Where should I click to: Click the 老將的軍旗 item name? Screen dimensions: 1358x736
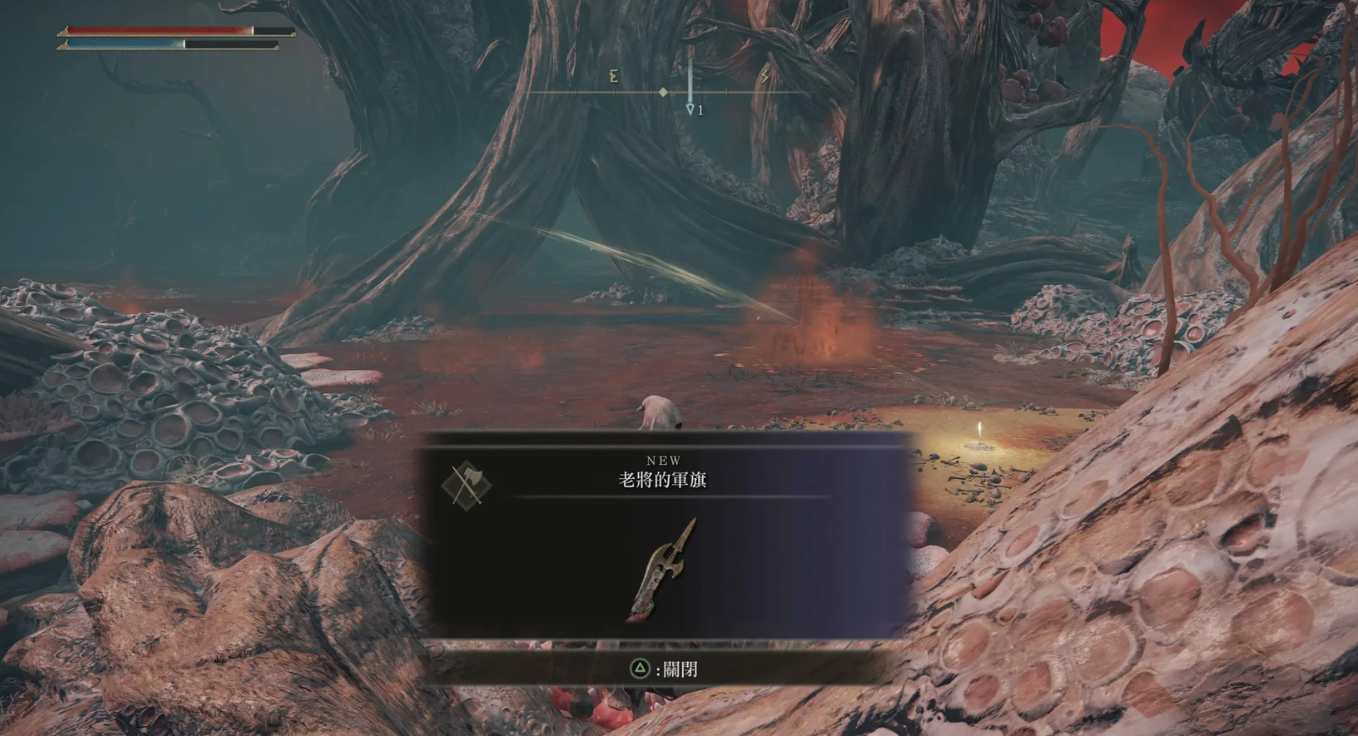[x=664, y=480]
